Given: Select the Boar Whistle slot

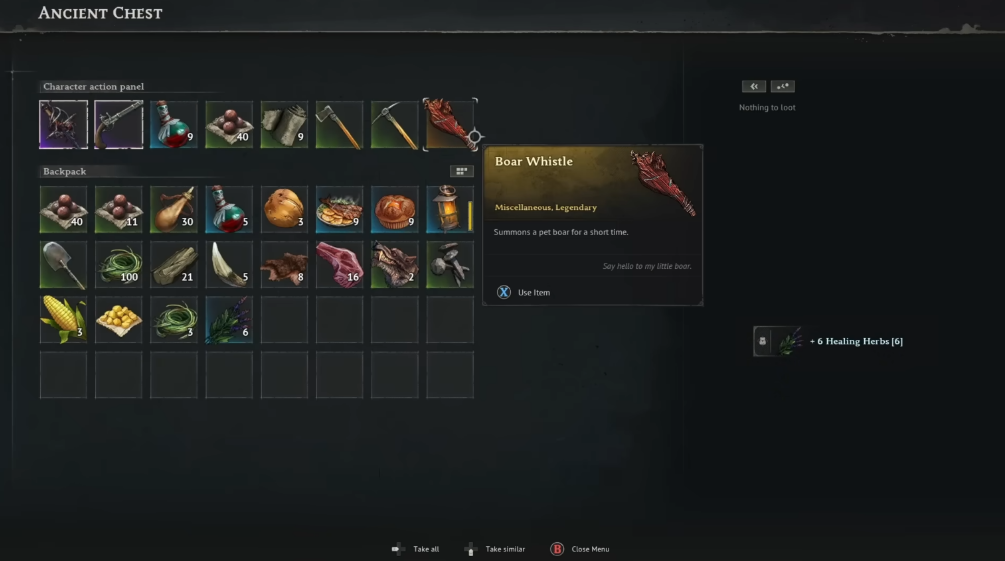Looking at the screenshot, I should tap(449, 124).
